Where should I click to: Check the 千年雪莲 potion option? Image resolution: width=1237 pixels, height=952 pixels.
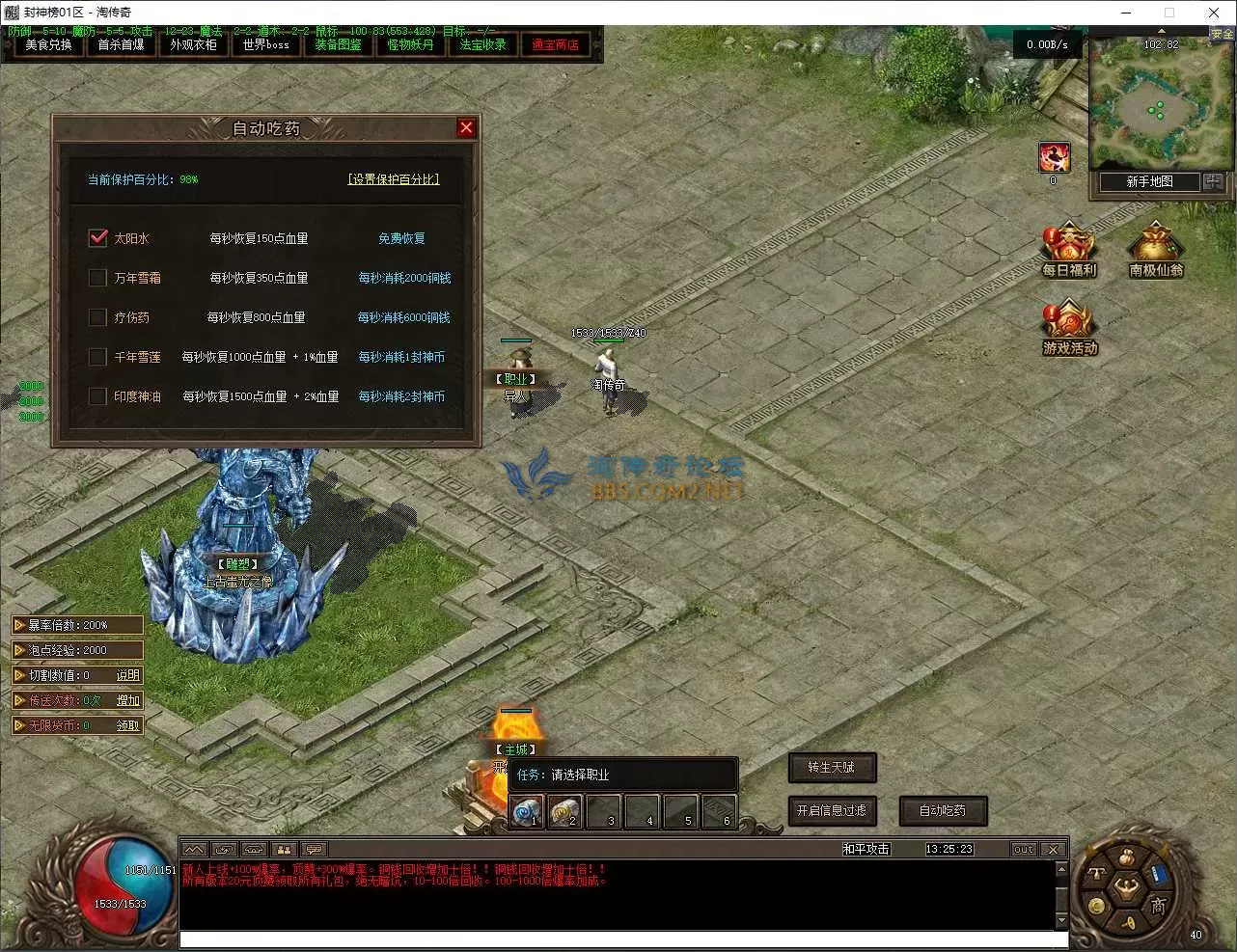[x=97, y=357]
